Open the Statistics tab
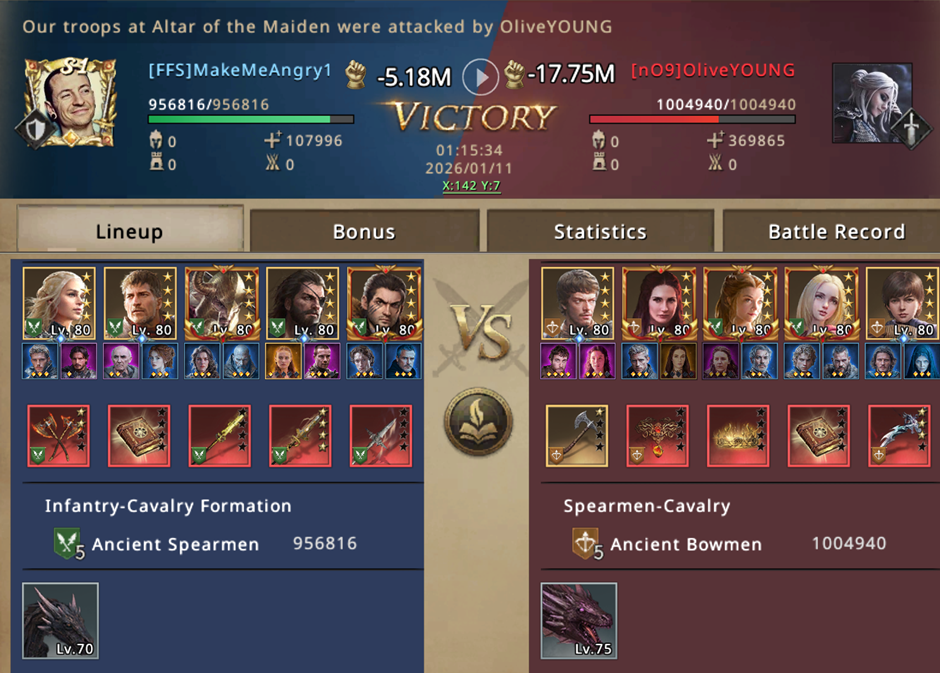Viewport: 940px width, 673px height. 600,232
